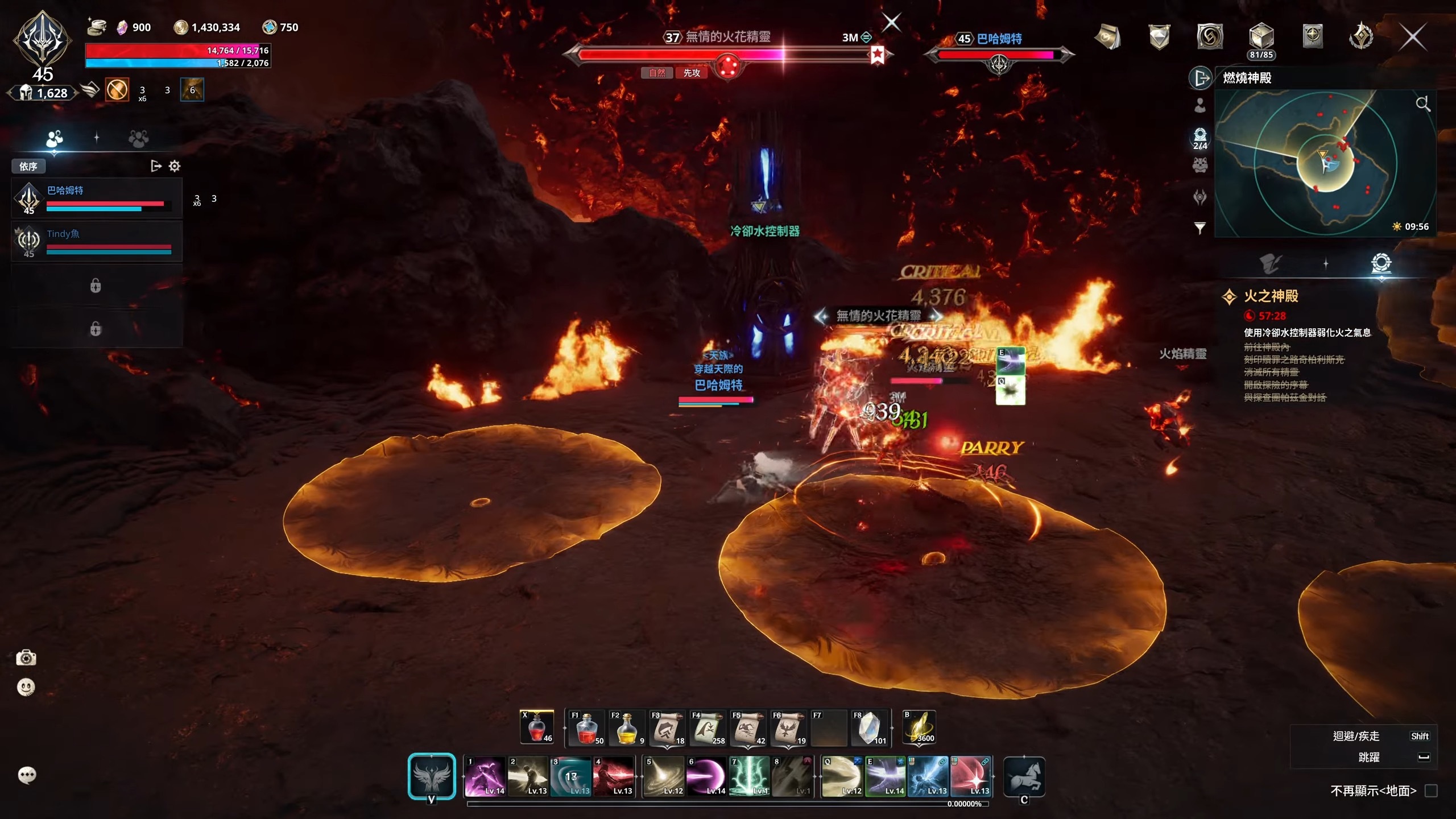
Task: Trigger the winged V ability button
Action: click(432, 776)
